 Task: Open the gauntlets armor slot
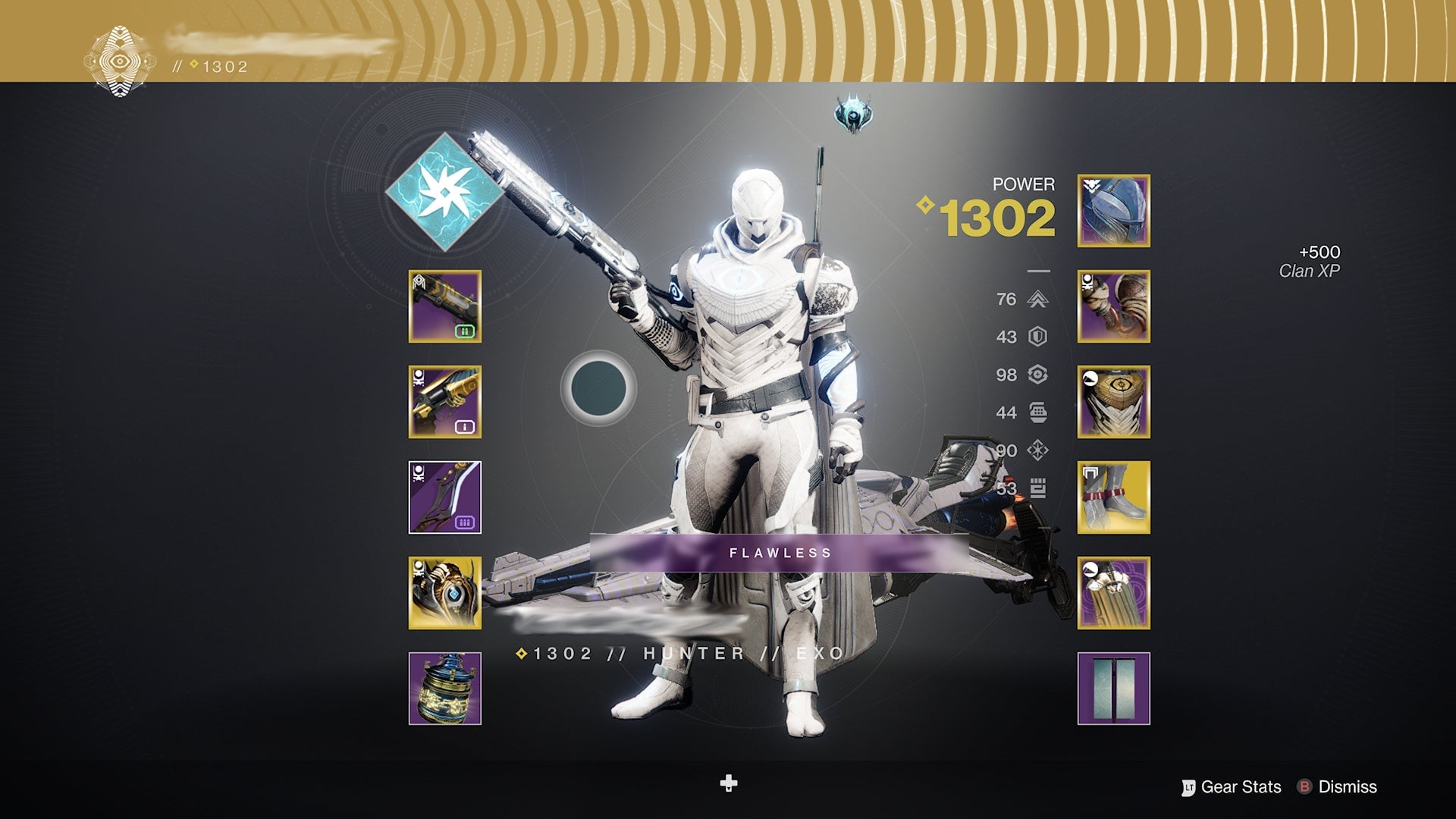coord(1113,306)
